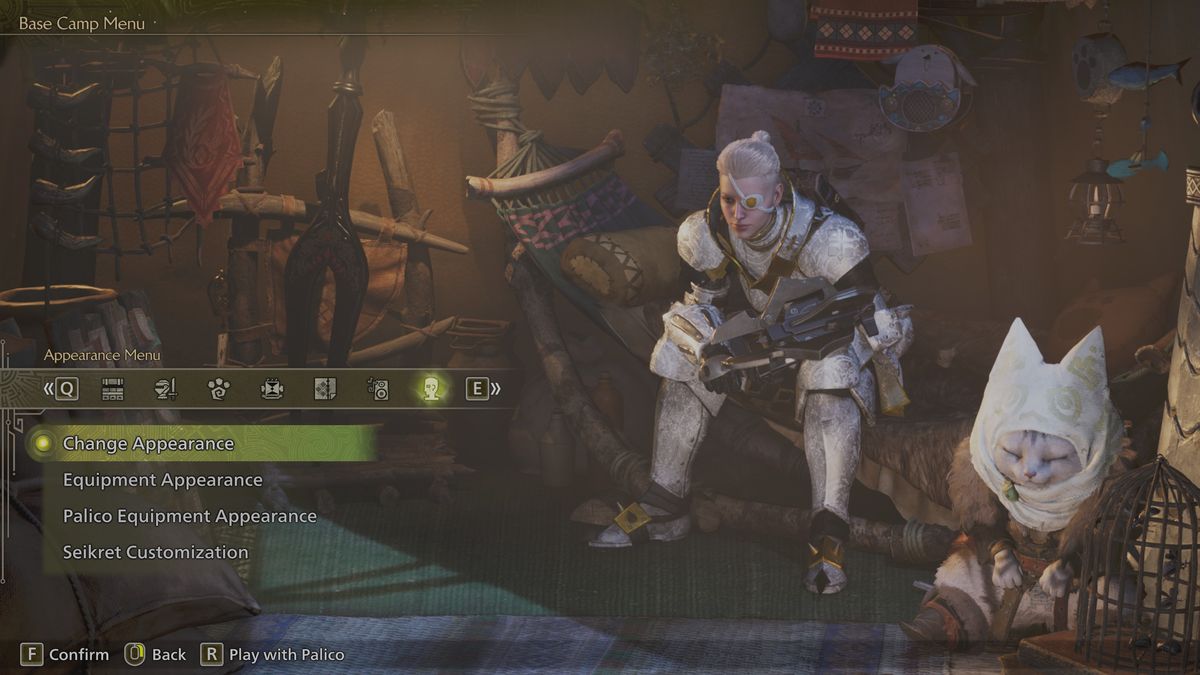Choose Palico Equipment Appearance
The height and width of the screenshot is (675, 1200).
[x=189, y=516]
